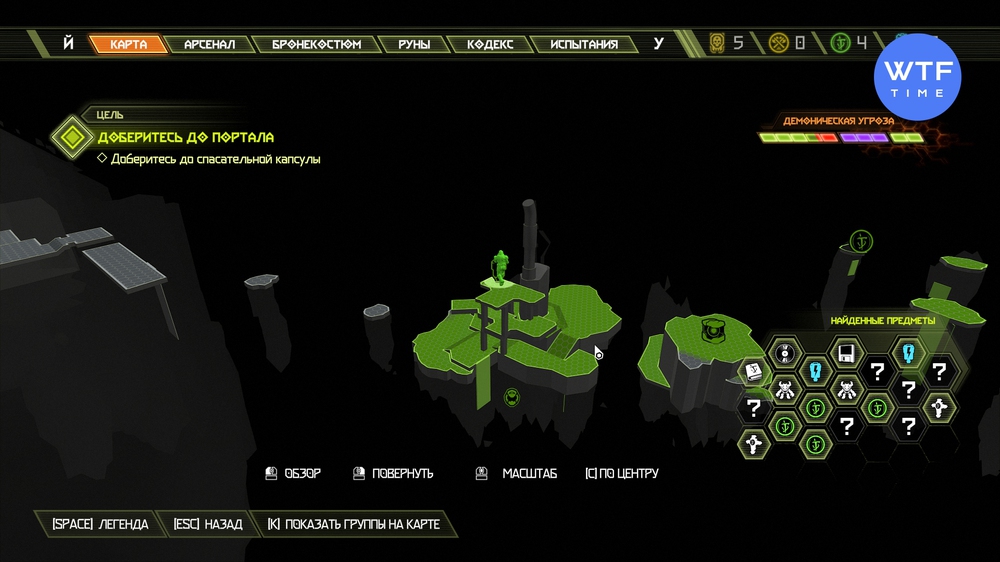This screenshot has height=562, width=1000.
Task: Select the codex book found item
Action: tap(754, 372)
